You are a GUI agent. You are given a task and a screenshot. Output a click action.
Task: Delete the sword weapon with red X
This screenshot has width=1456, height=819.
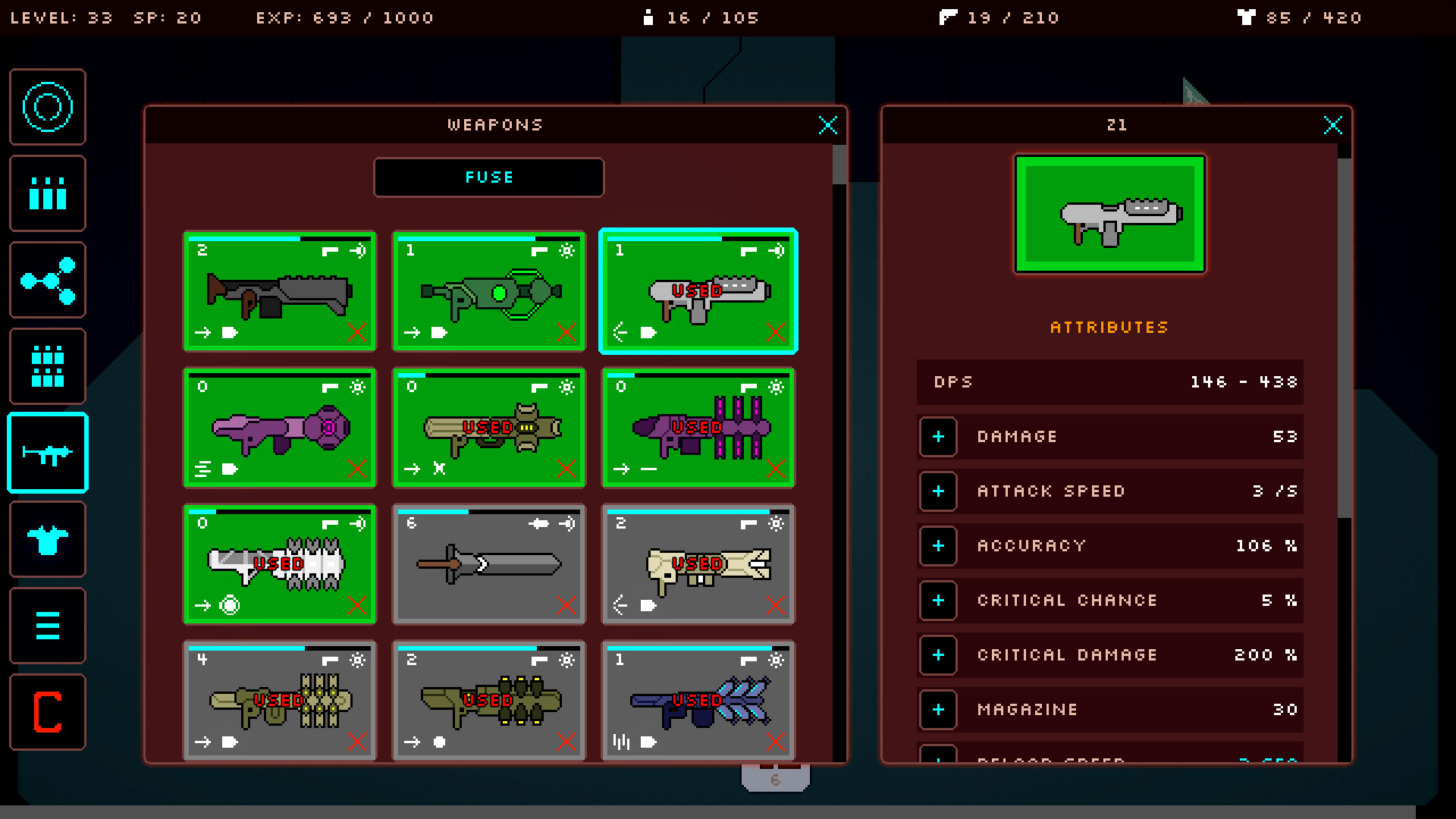coord(566,606)
